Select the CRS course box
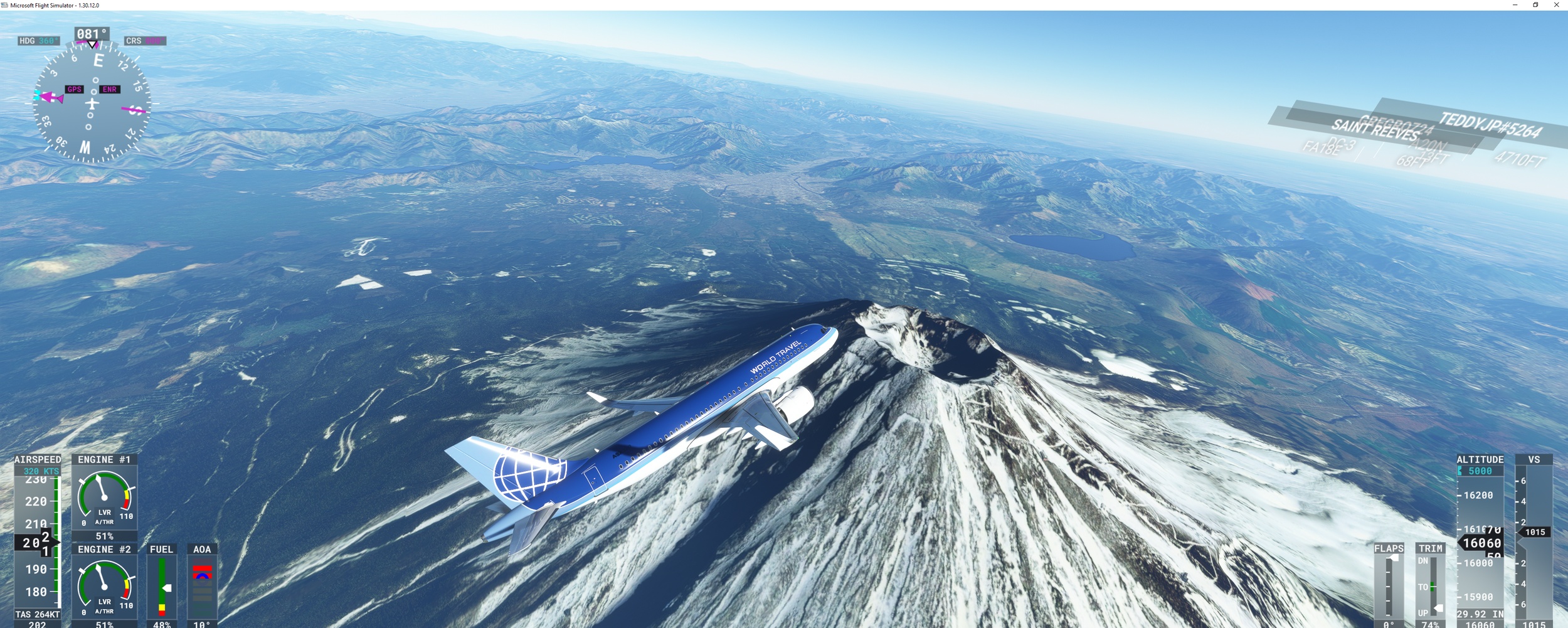The height and width of the screenshot is (628, 1568). 145,41
